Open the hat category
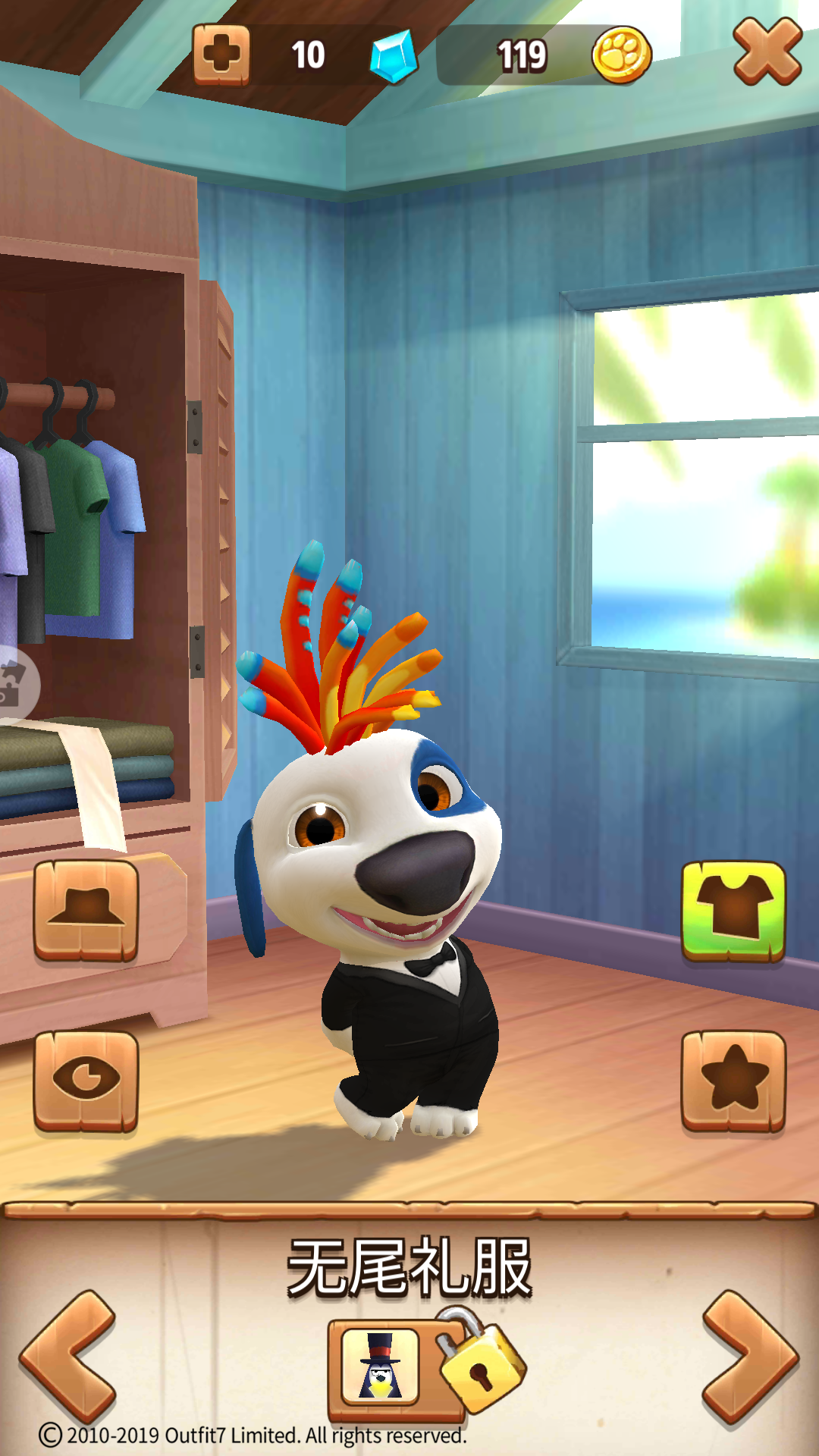This screenshot has width=819, height=1456. 86,911
